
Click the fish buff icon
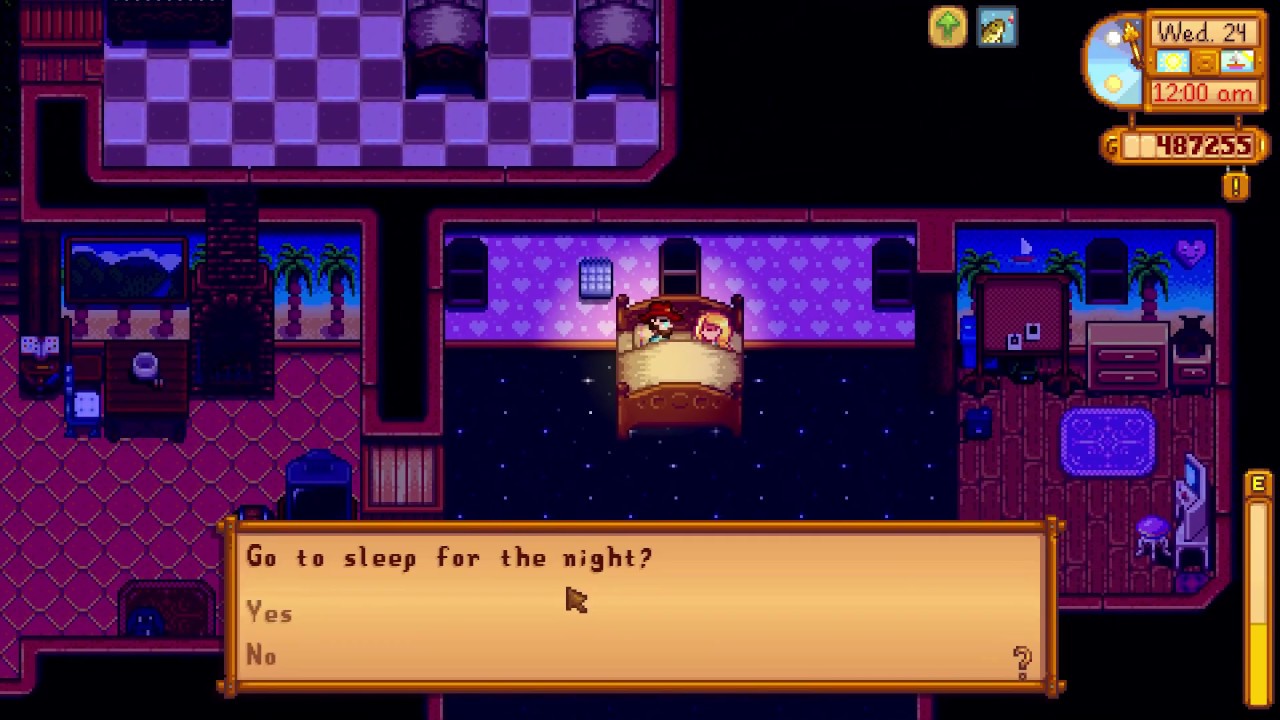(997, 28)
